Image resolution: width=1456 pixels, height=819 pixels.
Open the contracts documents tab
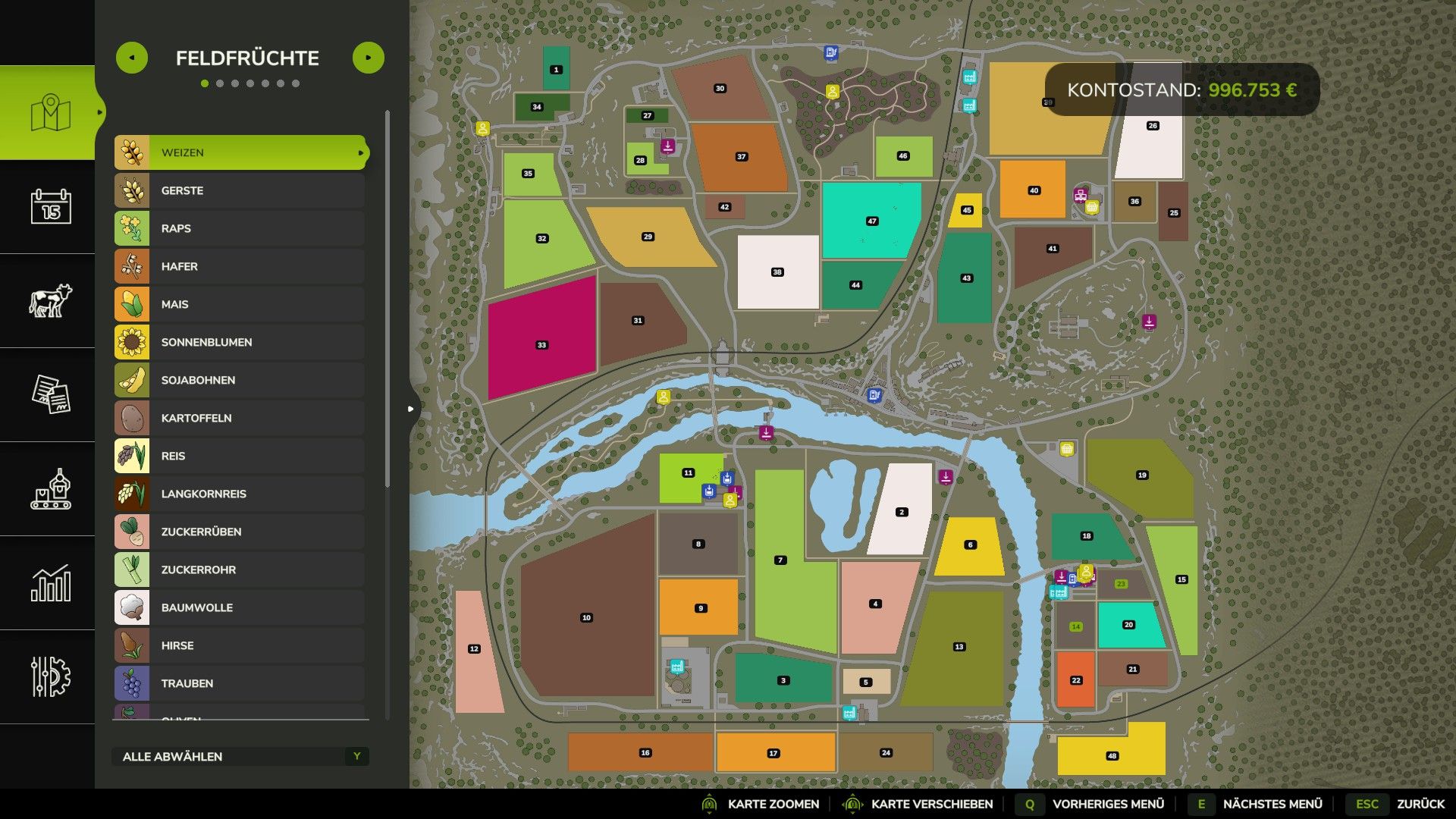point(50,394)
